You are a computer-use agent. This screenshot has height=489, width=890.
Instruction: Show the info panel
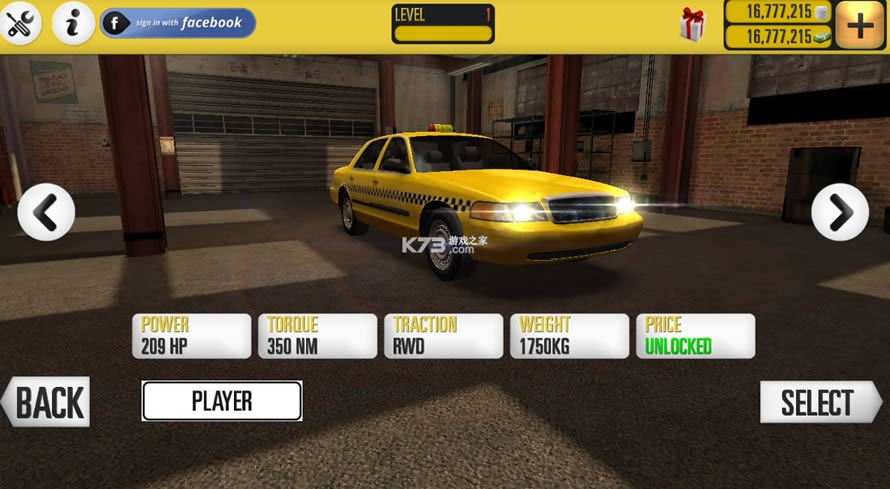pyautogui.click(x=73, y=23)
